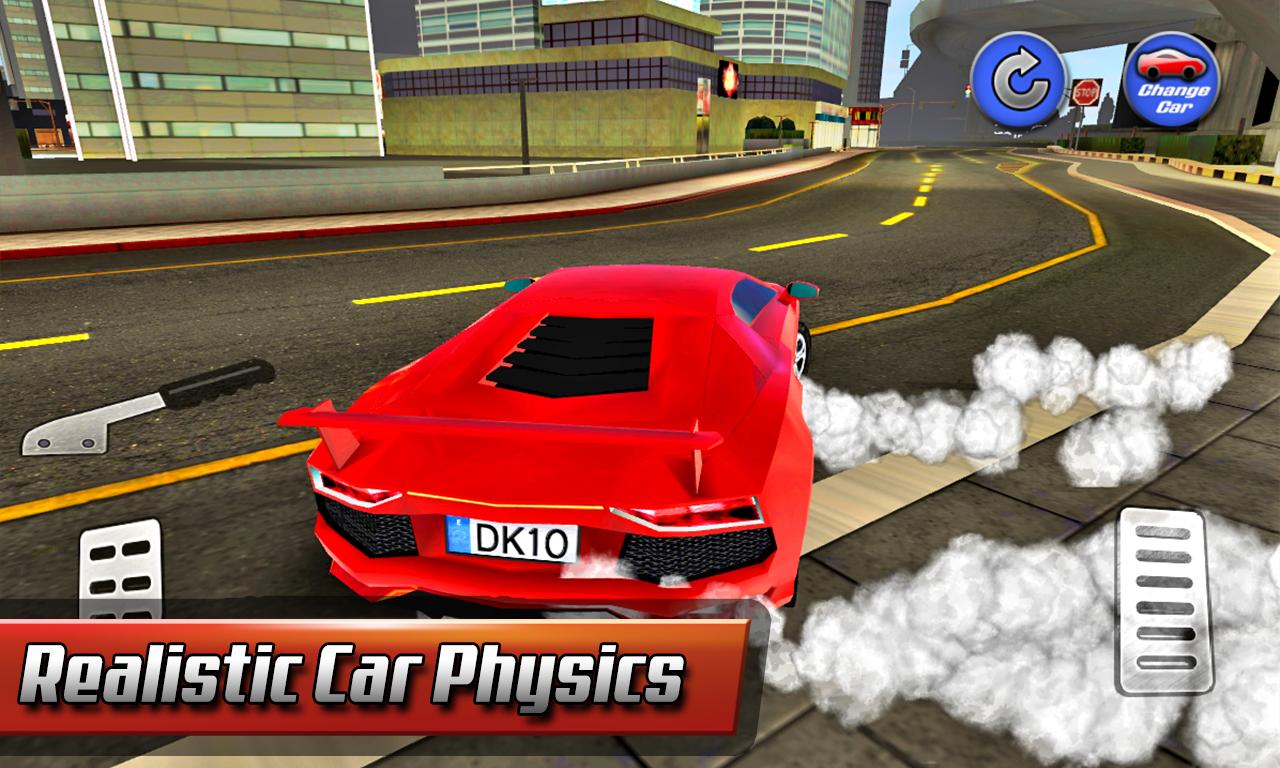Screen dimensions: 1280x768
Task: Tap the red car icon inside Change Car button
Action: point(1172,65)
